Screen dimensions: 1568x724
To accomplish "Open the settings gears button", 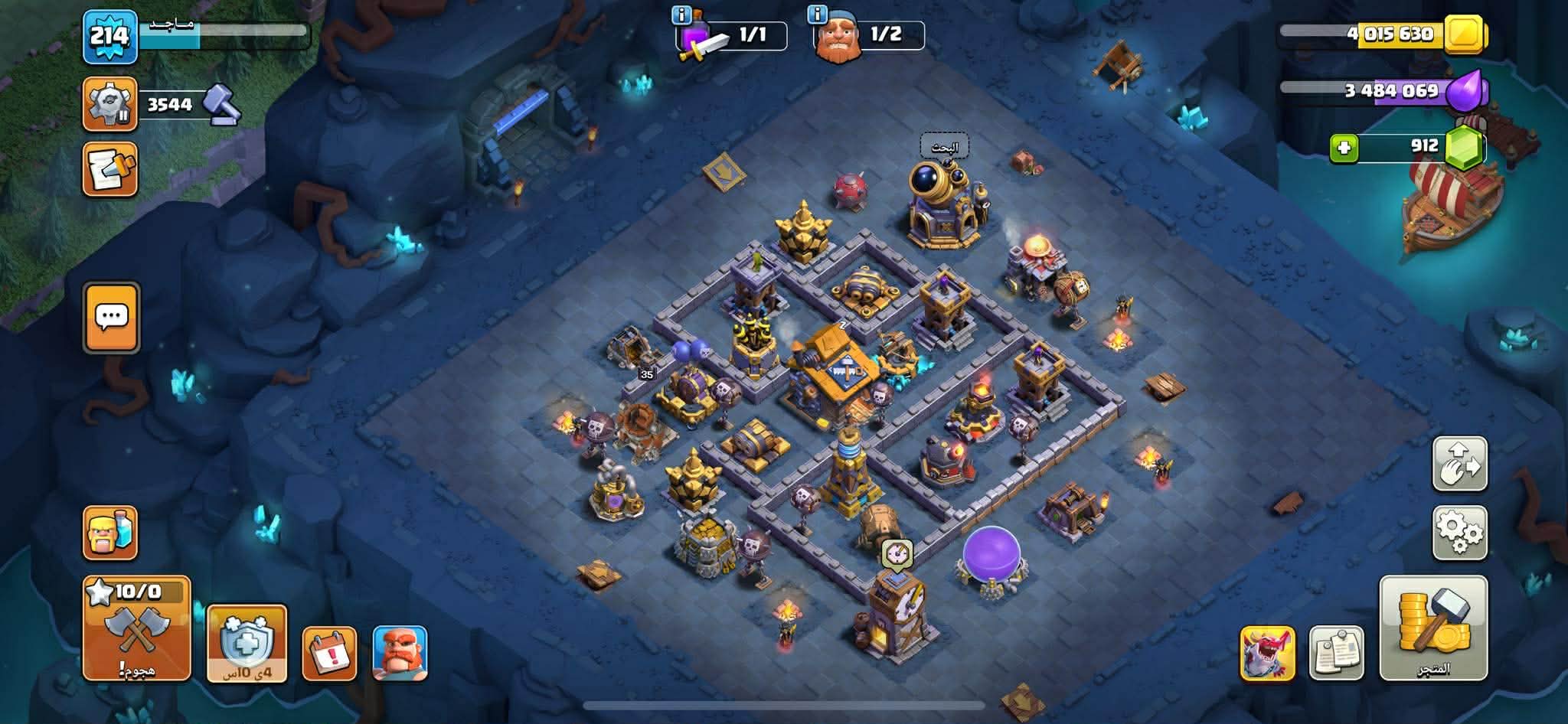I will coord(1459,533).
